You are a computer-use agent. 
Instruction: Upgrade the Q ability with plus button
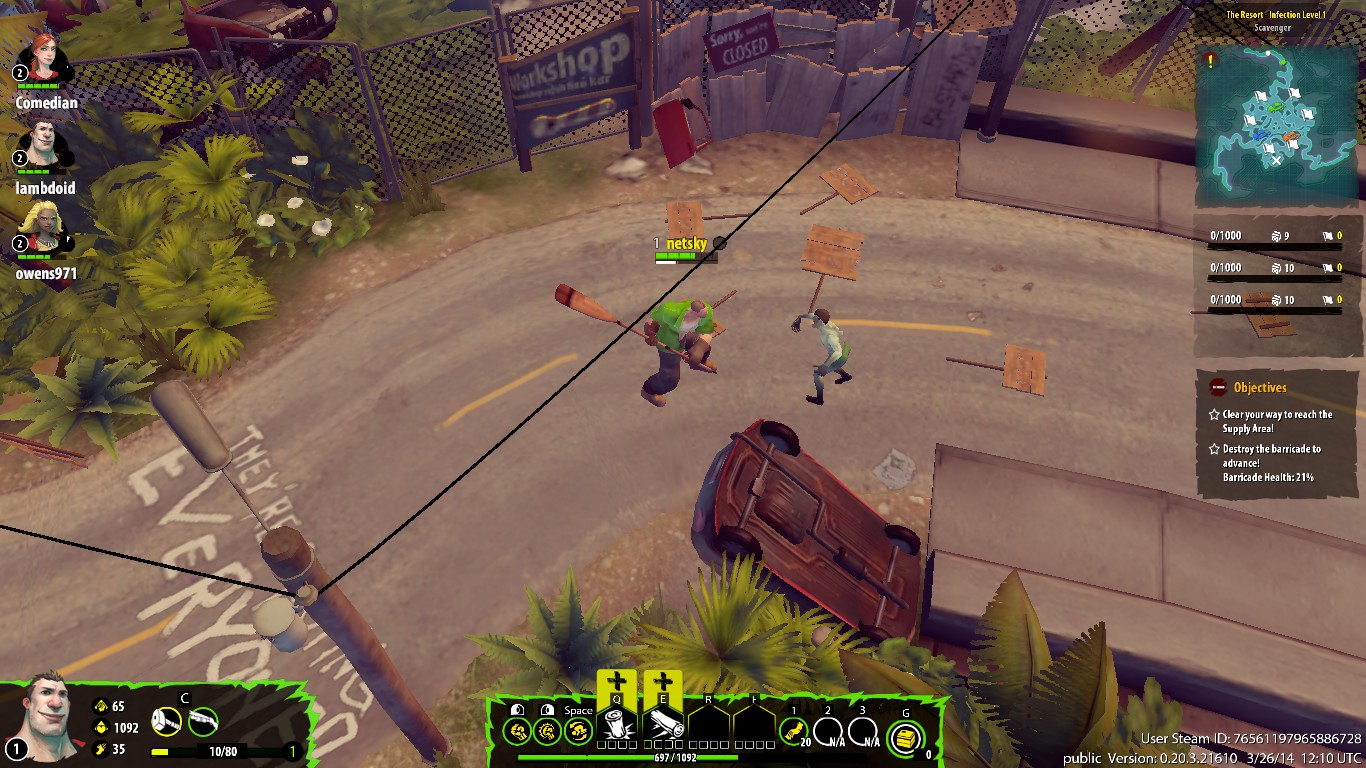point(617,684)
